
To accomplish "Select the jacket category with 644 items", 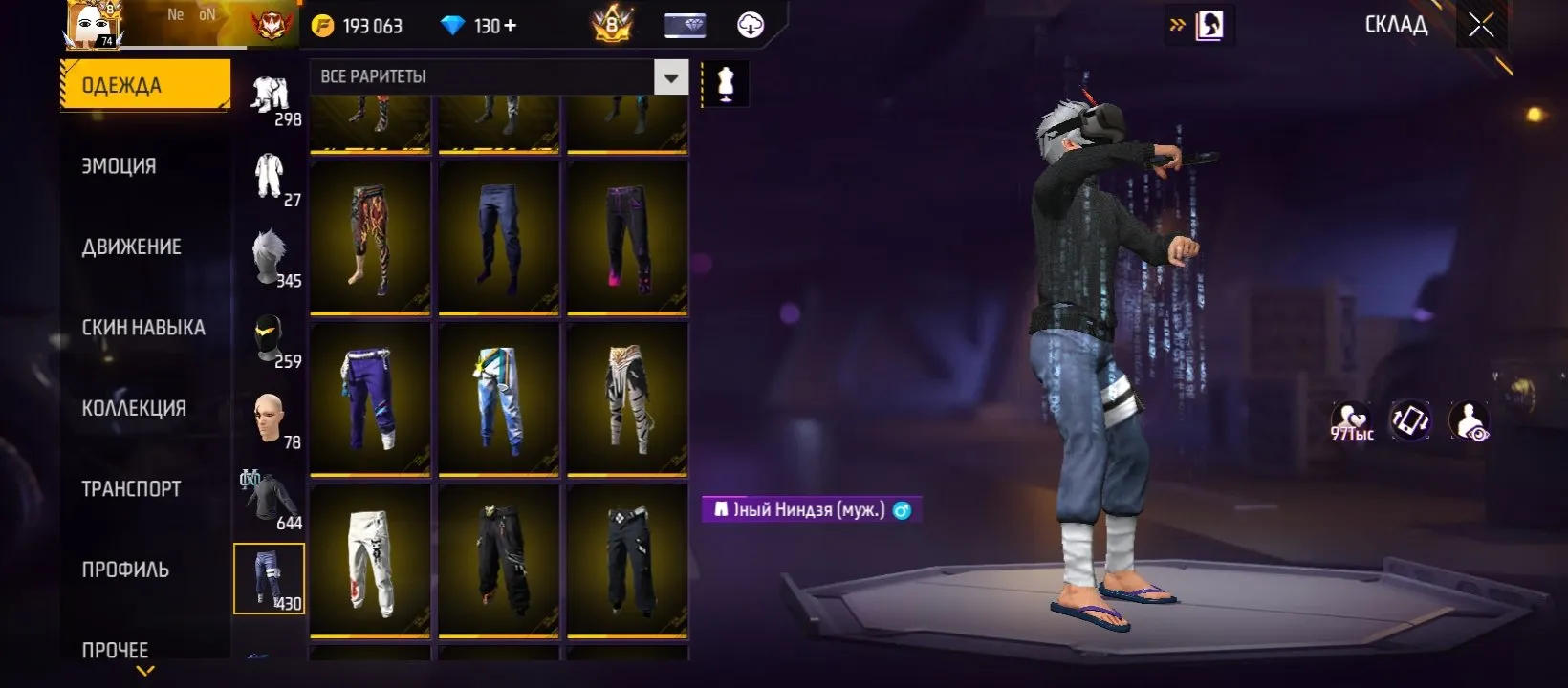I will tap(269, 499).
